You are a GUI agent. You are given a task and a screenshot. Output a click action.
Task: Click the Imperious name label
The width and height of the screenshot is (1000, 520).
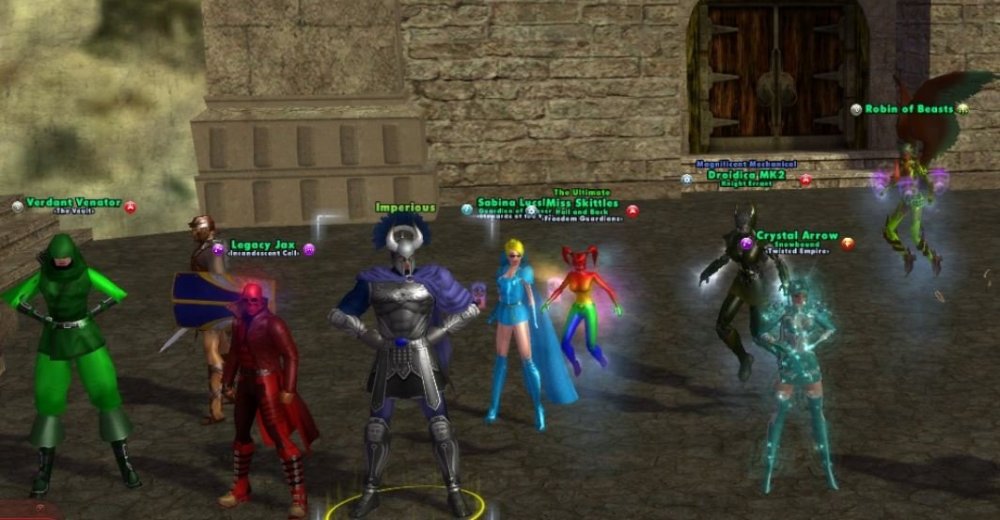click(406, 208)
